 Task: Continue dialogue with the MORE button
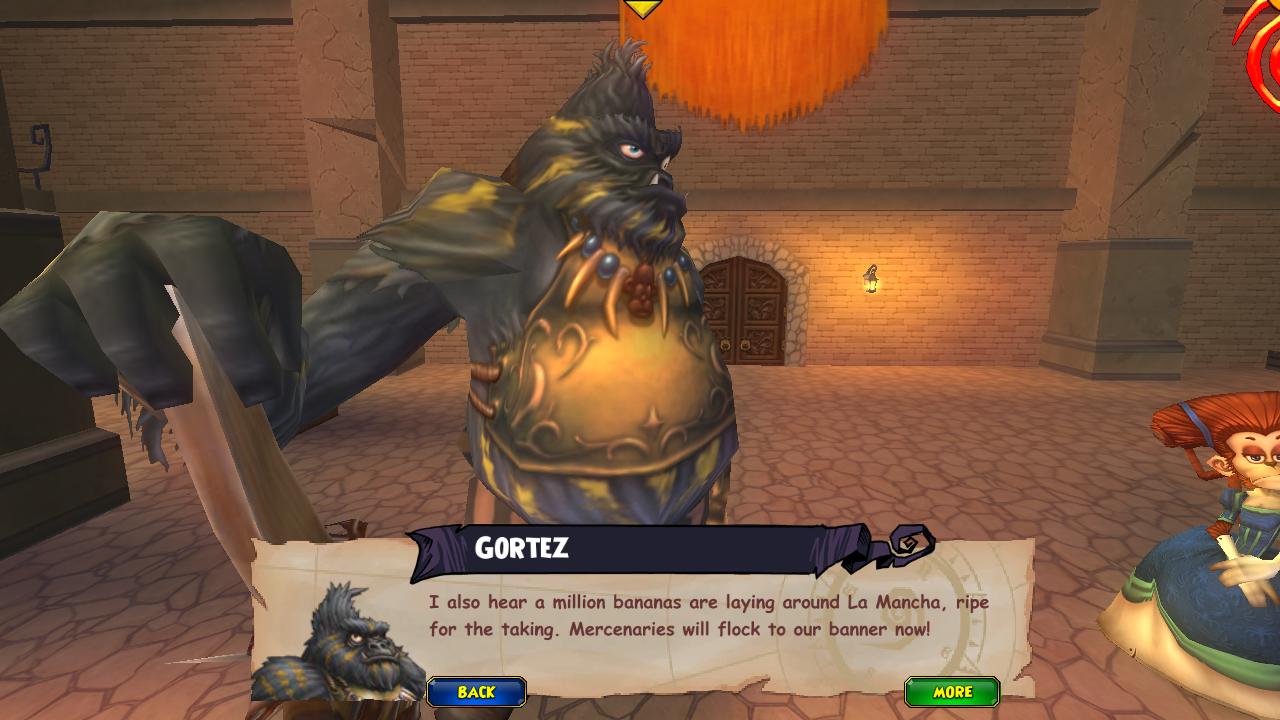point(952,692)
